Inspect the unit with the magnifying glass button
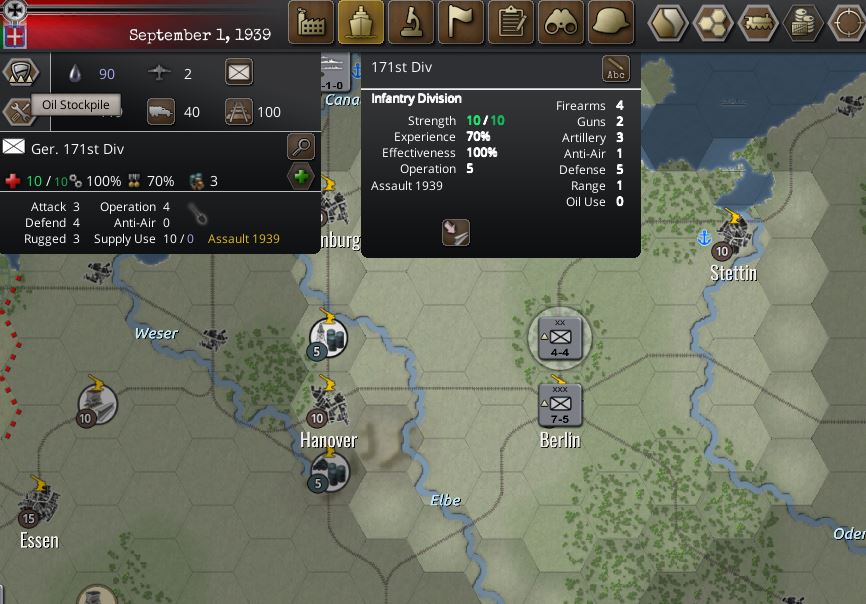Image resolution: width=866 pixels, height=604 pixels. pos(300,147)
